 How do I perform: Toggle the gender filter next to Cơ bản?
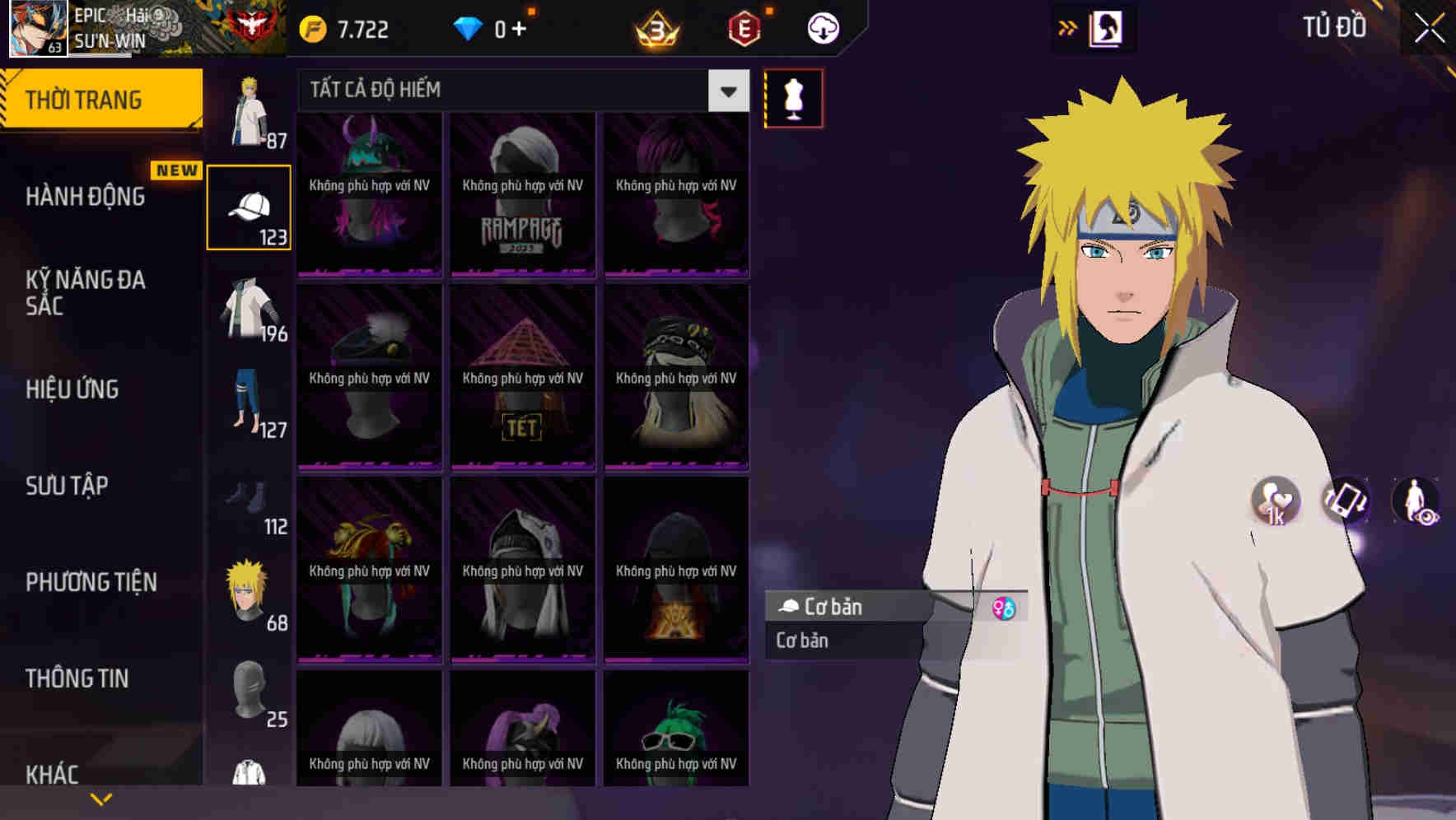click(1003, 607)
